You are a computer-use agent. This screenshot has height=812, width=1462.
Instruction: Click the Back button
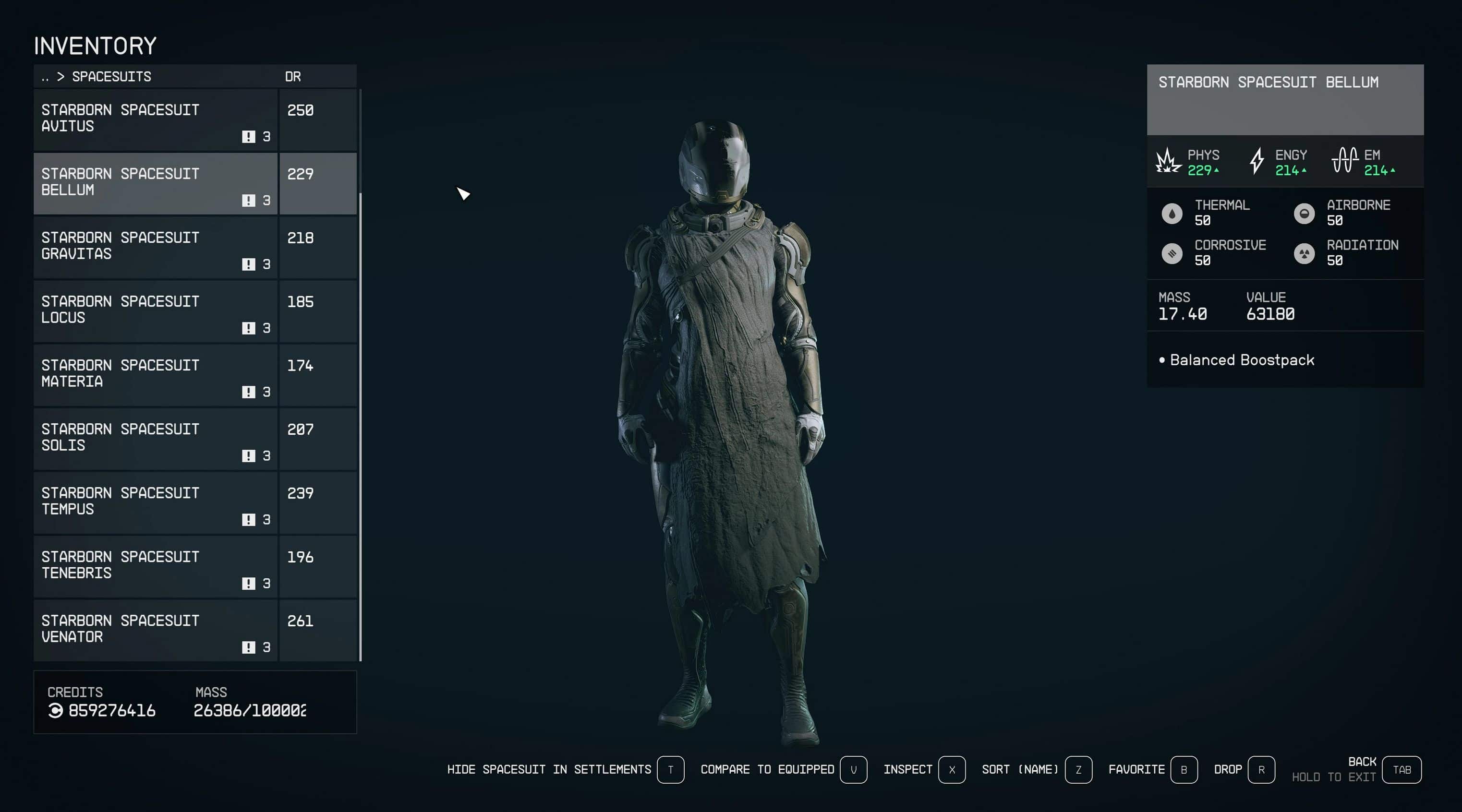click(x=1402, y=769)
